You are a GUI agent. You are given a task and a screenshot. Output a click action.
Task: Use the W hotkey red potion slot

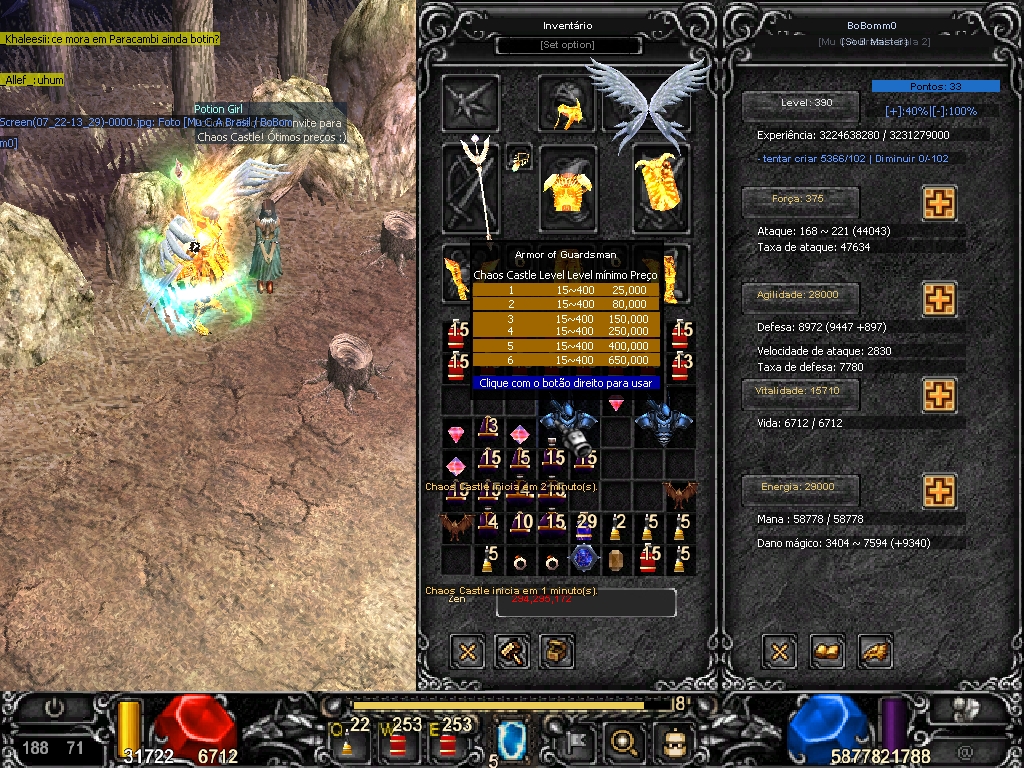pos(400,740)
